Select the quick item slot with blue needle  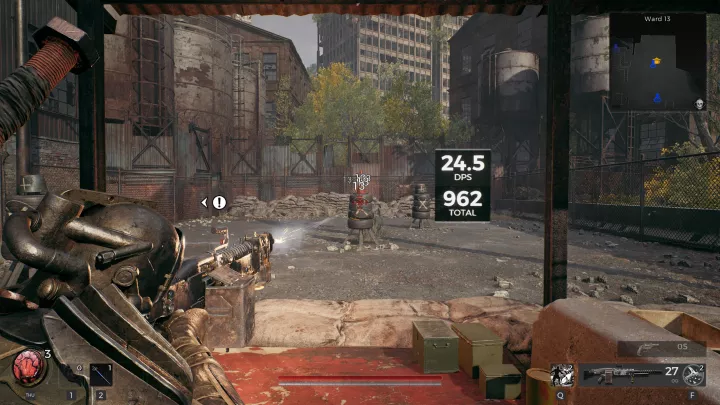pyautogui.click(x=100, y=376)
